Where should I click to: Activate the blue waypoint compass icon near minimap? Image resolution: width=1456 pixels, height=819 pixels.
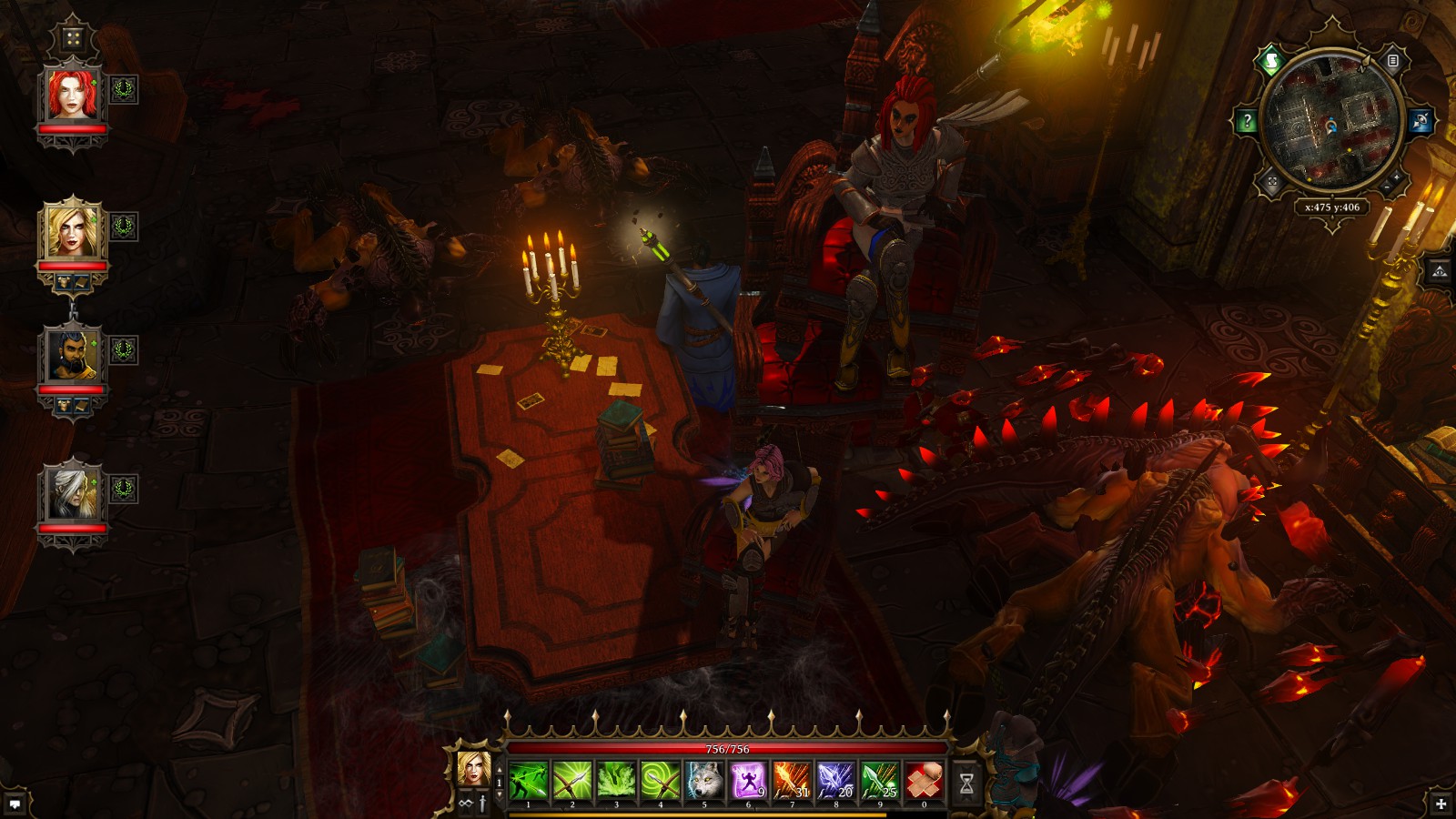[1421, 119]
